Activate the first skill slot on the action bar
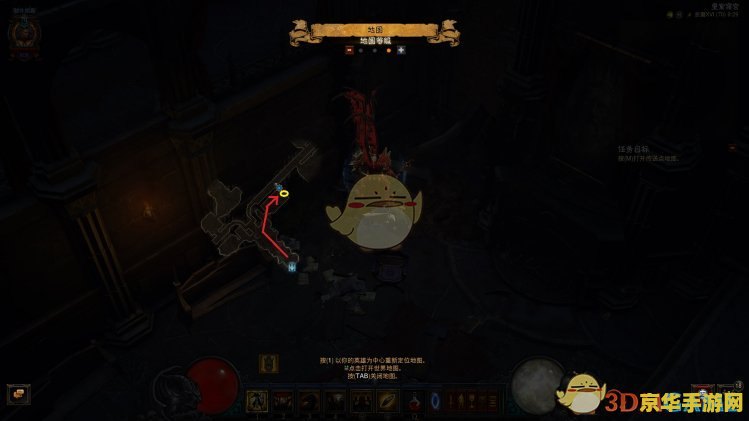The width and height of the screenshot is (749, 421). point(257,401)
